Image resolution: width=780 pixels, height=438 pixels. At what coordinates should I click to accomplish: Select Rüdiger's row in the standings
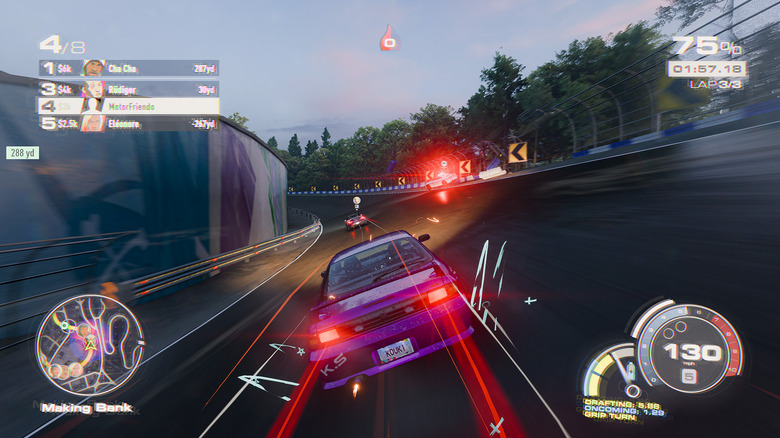tap(128, 87)
